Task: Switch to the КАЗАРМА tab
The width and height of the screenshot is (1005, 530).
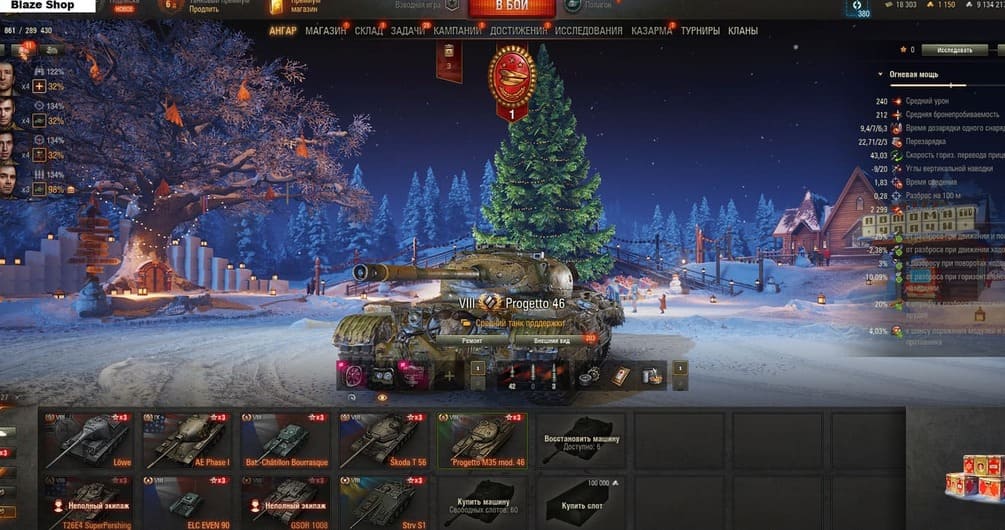Action: tap(651, 31)
